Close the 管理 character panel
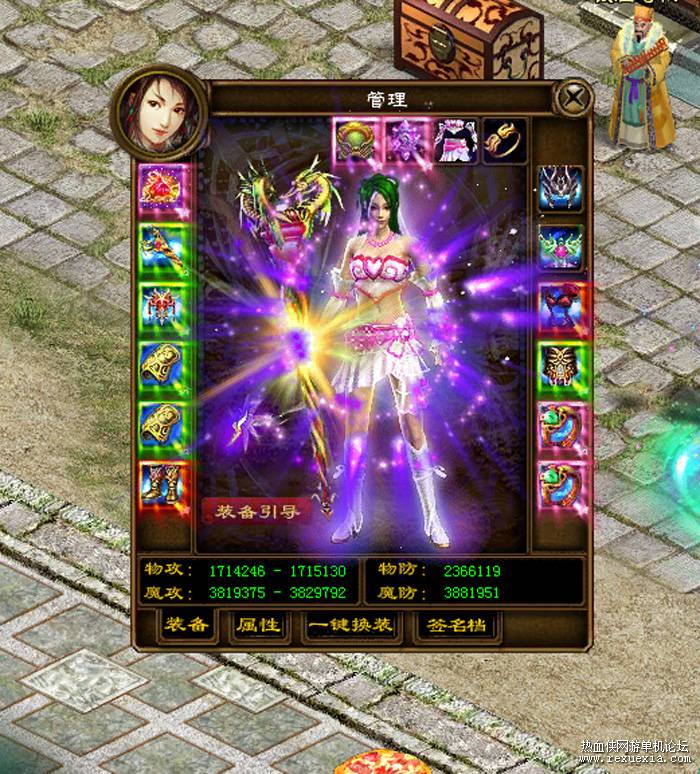 pyautogui.click(x=573, y=98)
